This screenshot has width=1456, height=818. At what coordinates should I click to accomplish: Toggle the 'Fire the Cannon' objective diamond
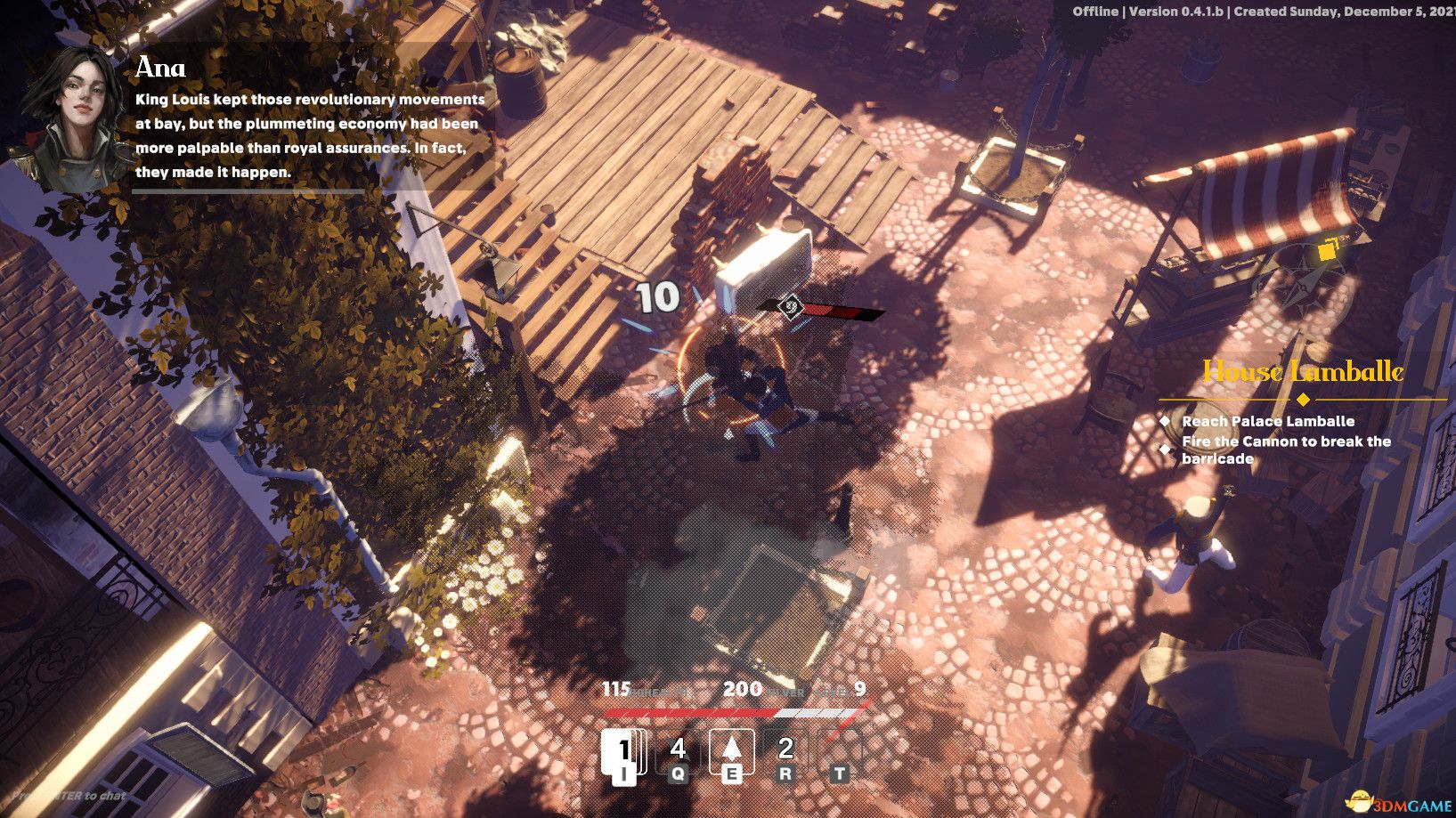(1165, 449)
